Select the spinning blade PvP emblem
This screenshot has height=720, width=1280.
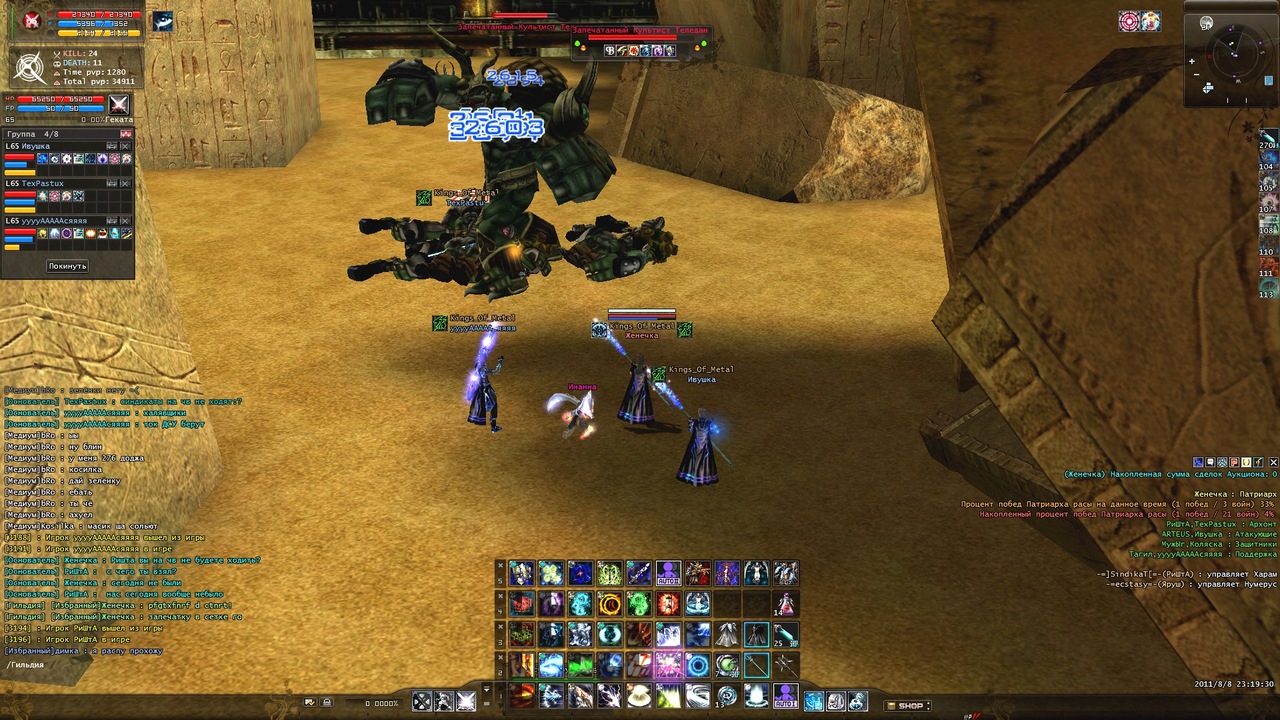(31, 68)
